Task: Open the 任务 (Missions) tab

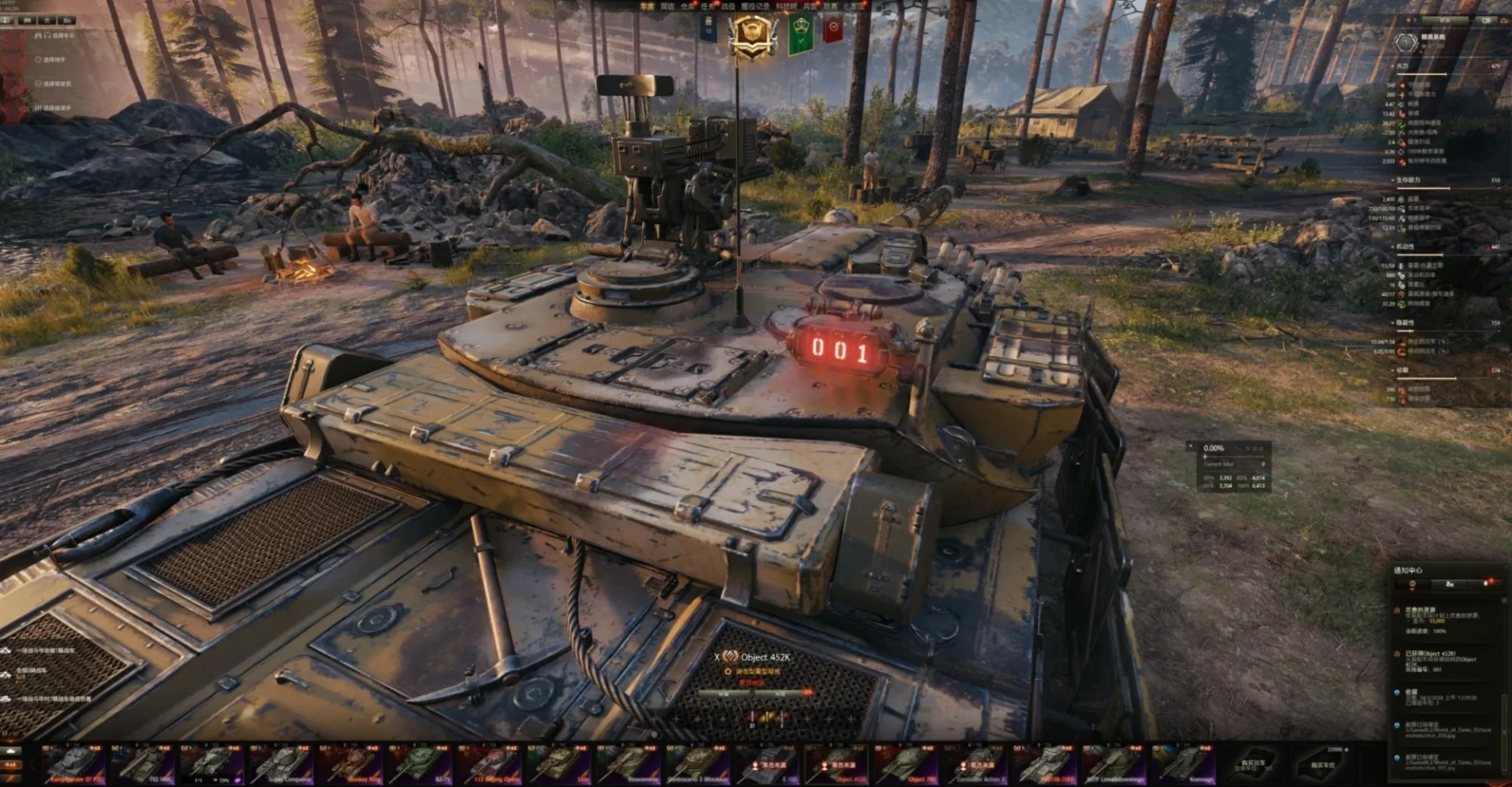Action: point(708,6)
